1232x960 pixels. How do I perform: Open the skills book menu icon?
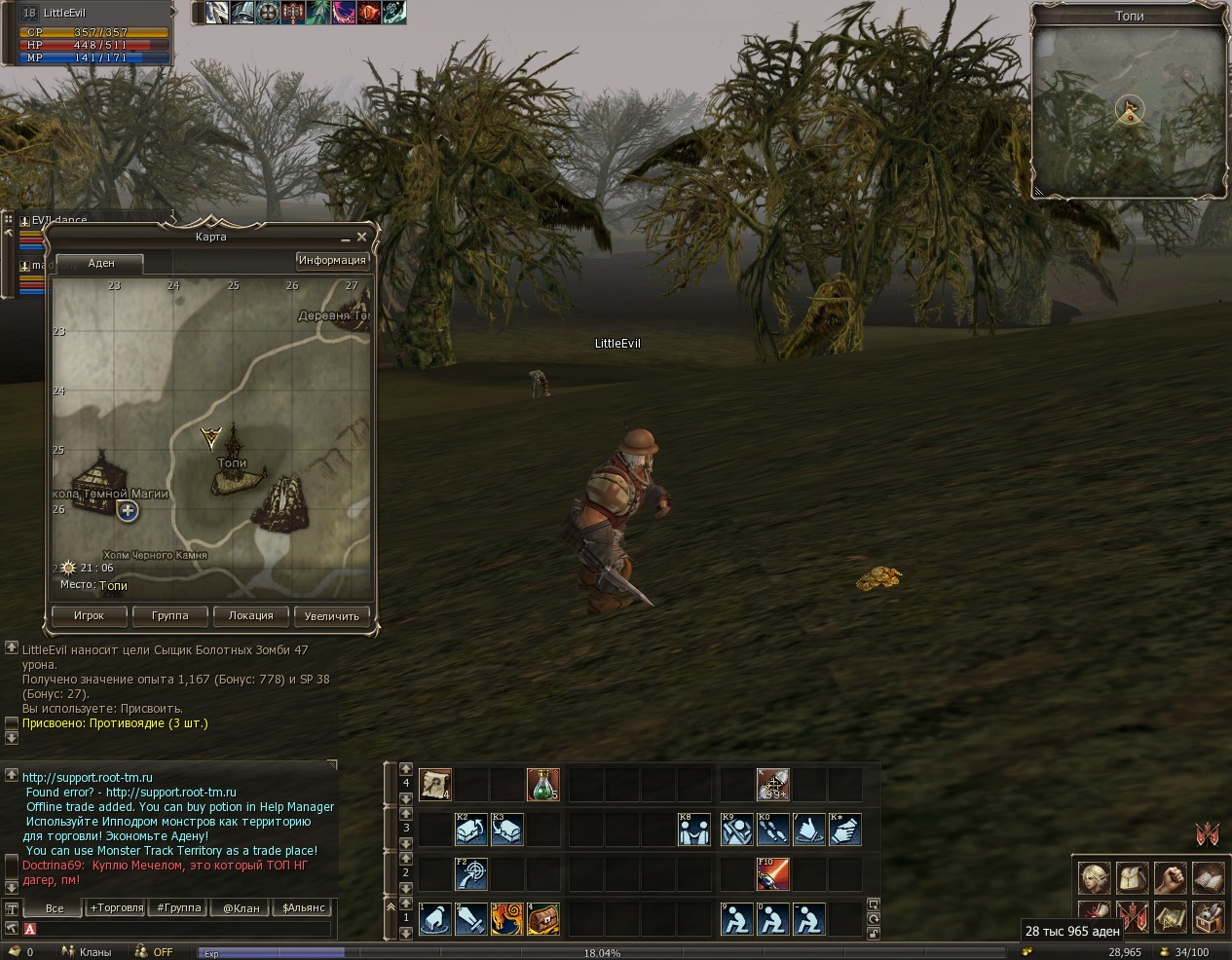coord(1211,877)
